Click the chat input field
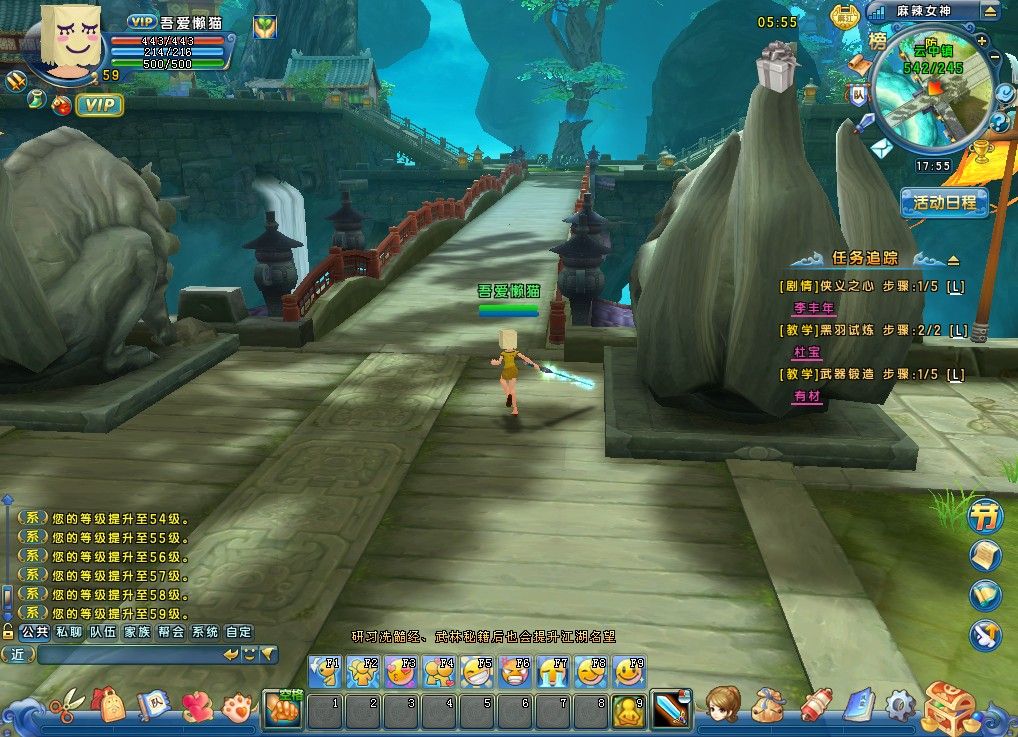Screen dimensions: 1018x737 (128, 654)
